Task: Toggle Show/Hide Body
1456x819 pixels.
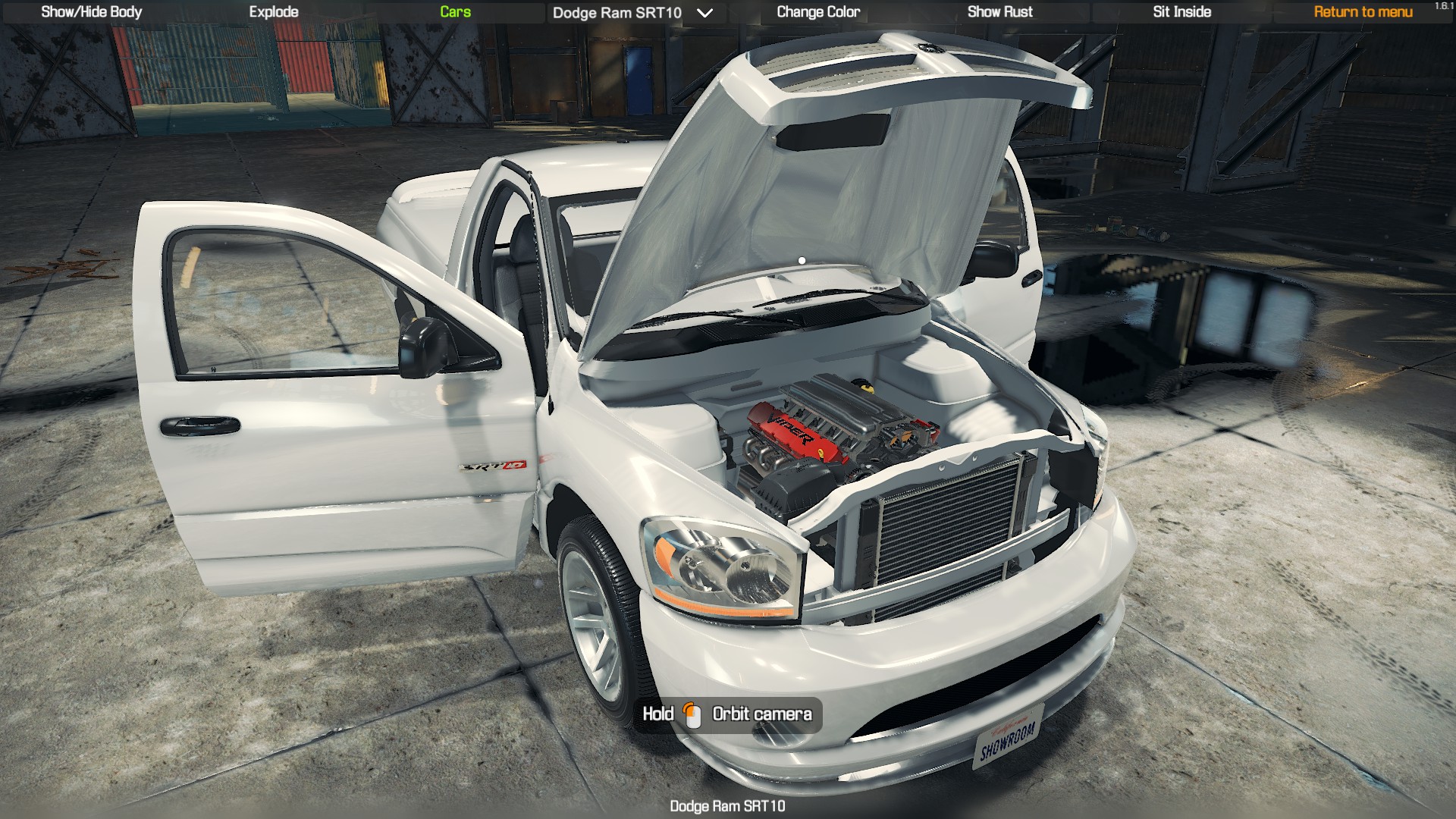Action: [x=90, y=11]
